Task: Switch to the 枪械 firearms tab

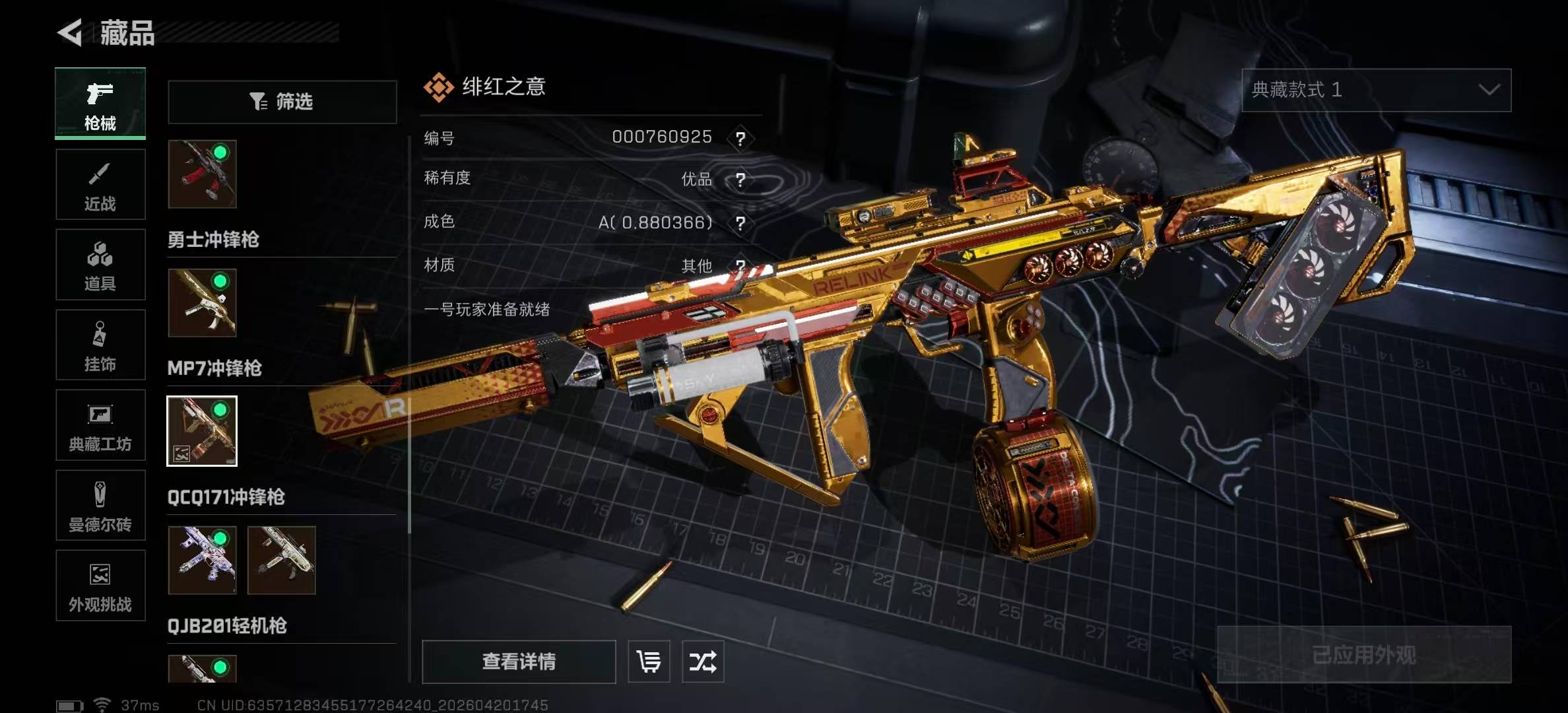Action: click(x=100, y=104)
